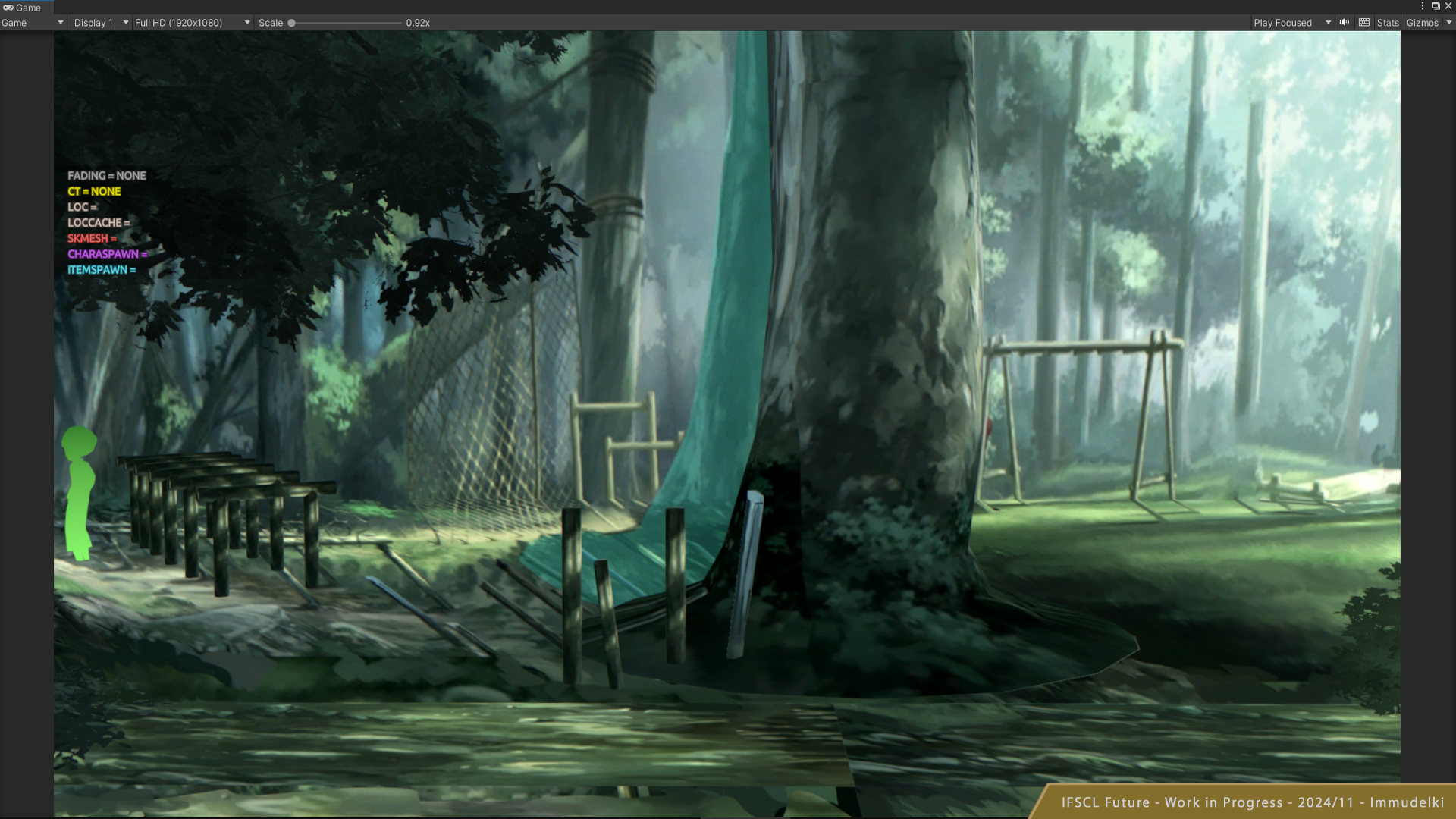The image size is (1456, 819).
Task: Open the Full HD resolution dropdown
Action: 192,23
